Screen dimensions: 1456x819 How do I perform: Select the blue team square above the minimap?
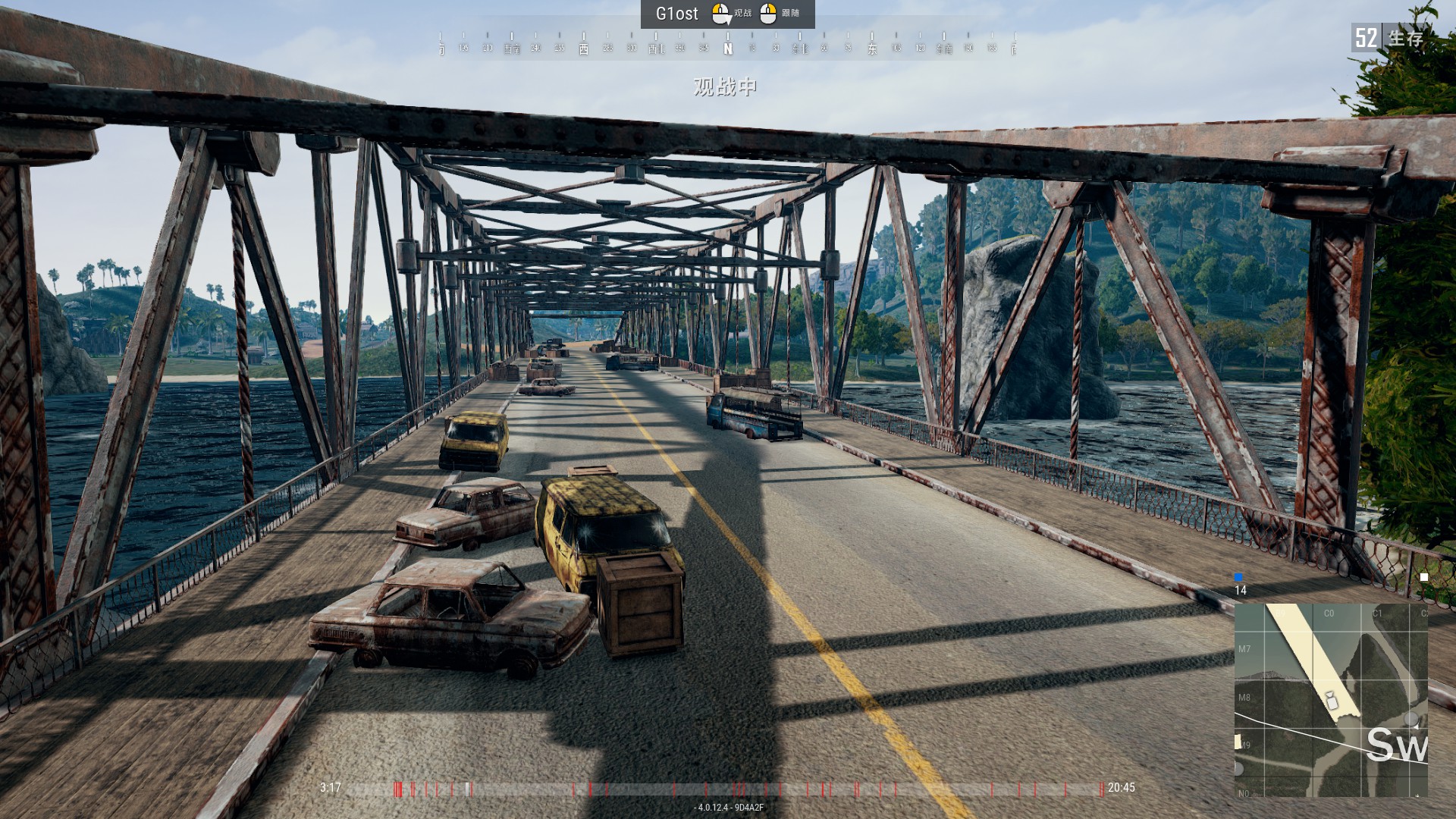1238,577
